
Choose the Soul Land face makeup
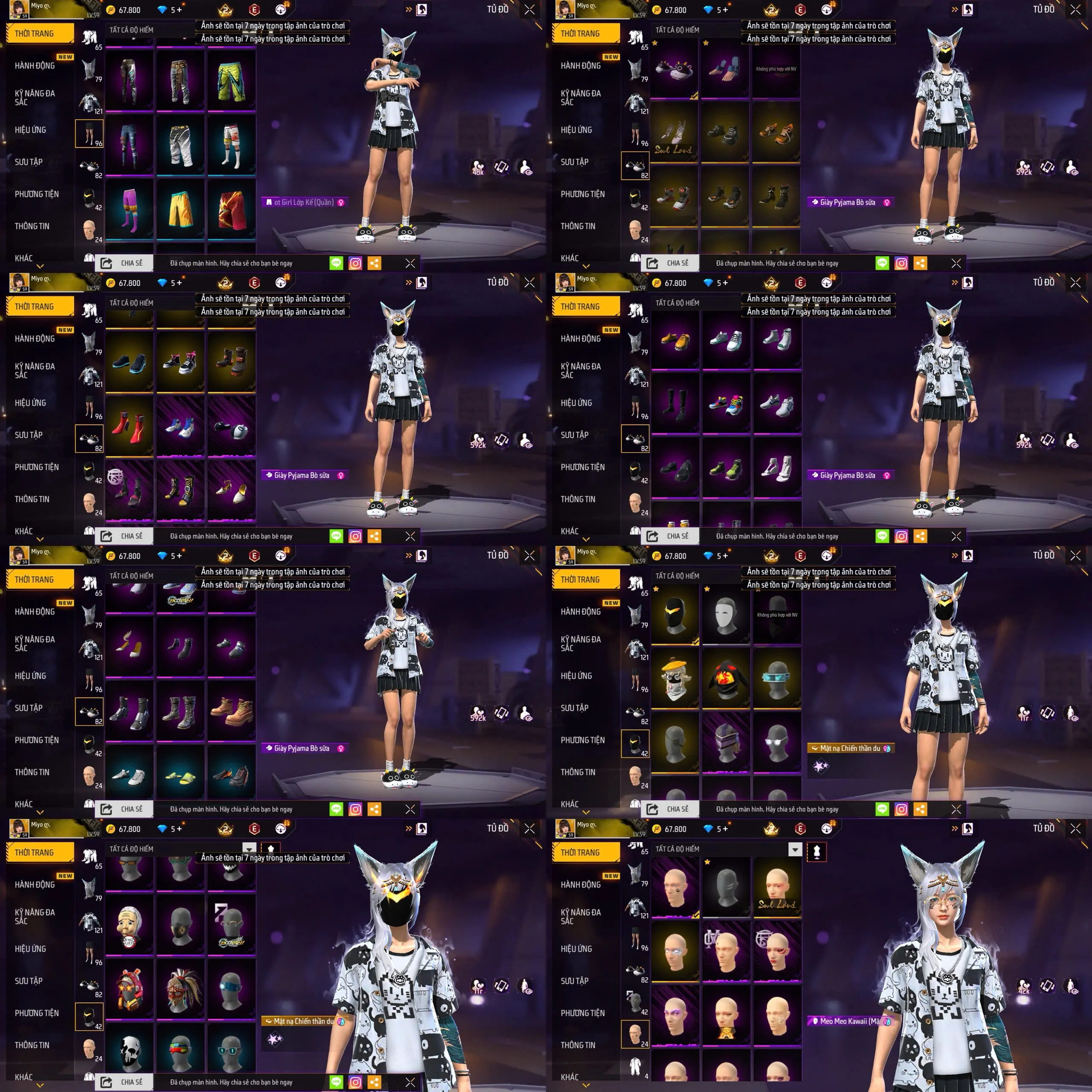pos(777,888)
